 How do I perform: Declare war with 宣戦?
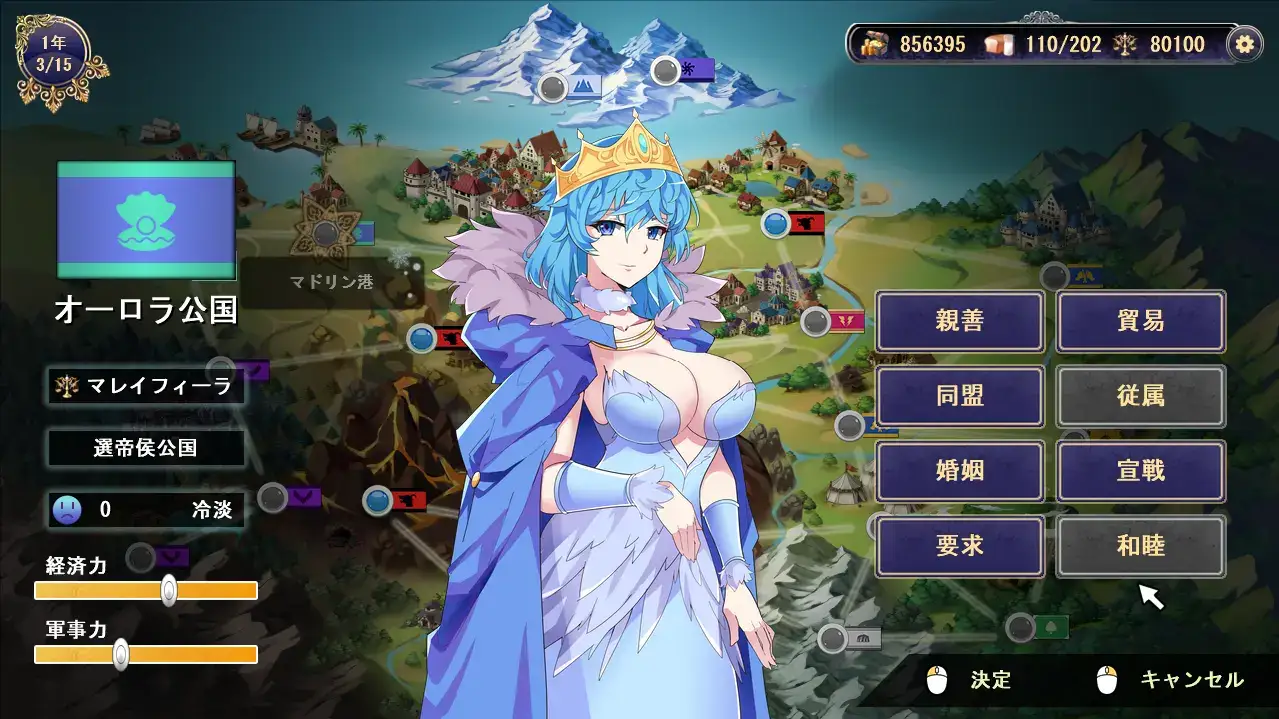[1140, 471]
